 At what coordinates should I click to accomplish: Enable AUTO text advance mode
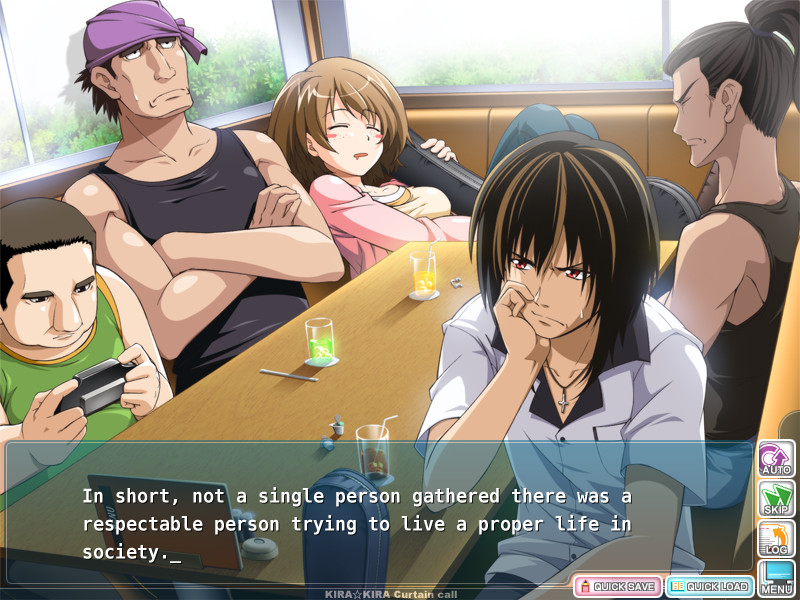tap(776, 458)
